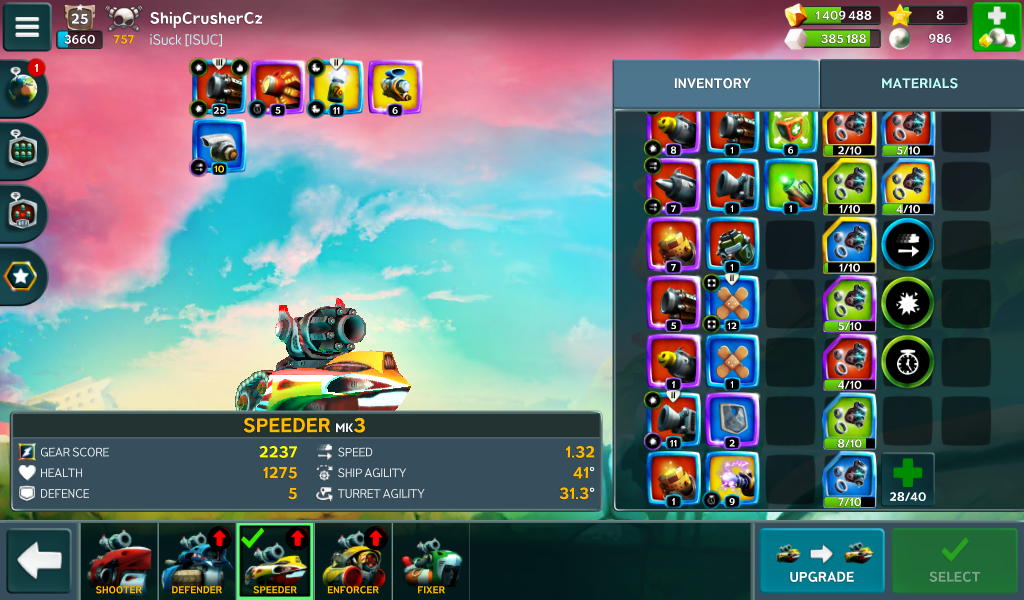
Task: Pick the Speeder ship
Action: coord(275,561)
